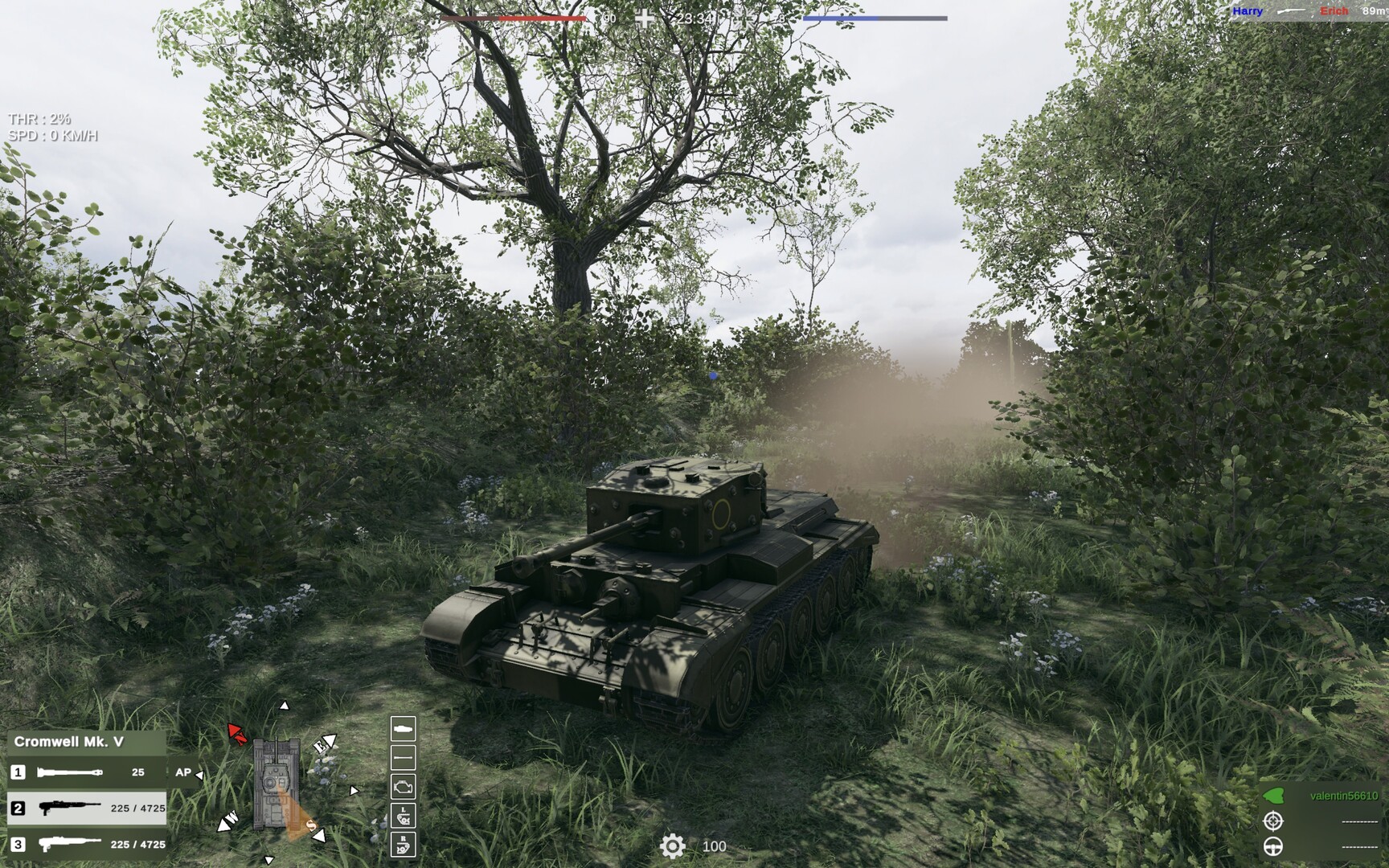Select the engine damage indicator icon
Image resolution: width=1389 pixels, height=868 pixels.
click(404, 787)
